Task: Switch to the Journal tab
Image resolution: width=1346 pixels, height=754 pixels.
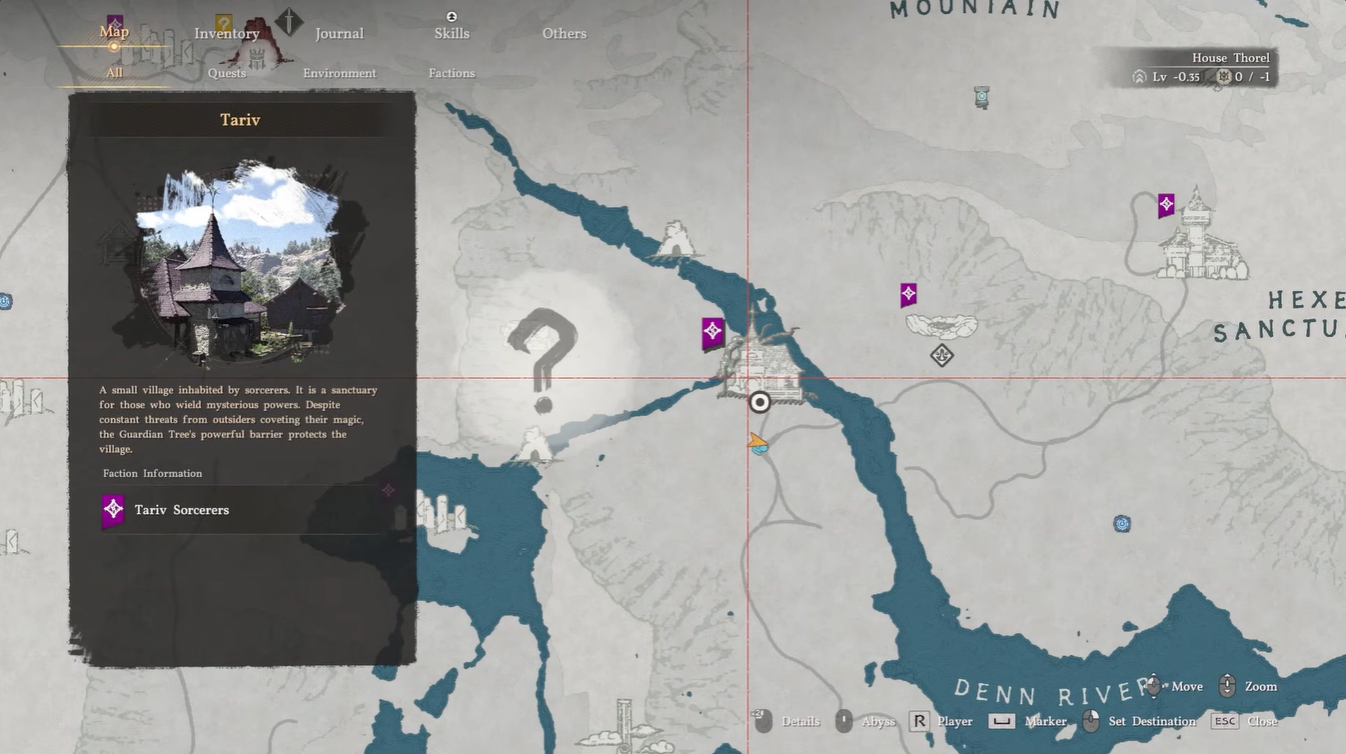Action: click(339, 34)
